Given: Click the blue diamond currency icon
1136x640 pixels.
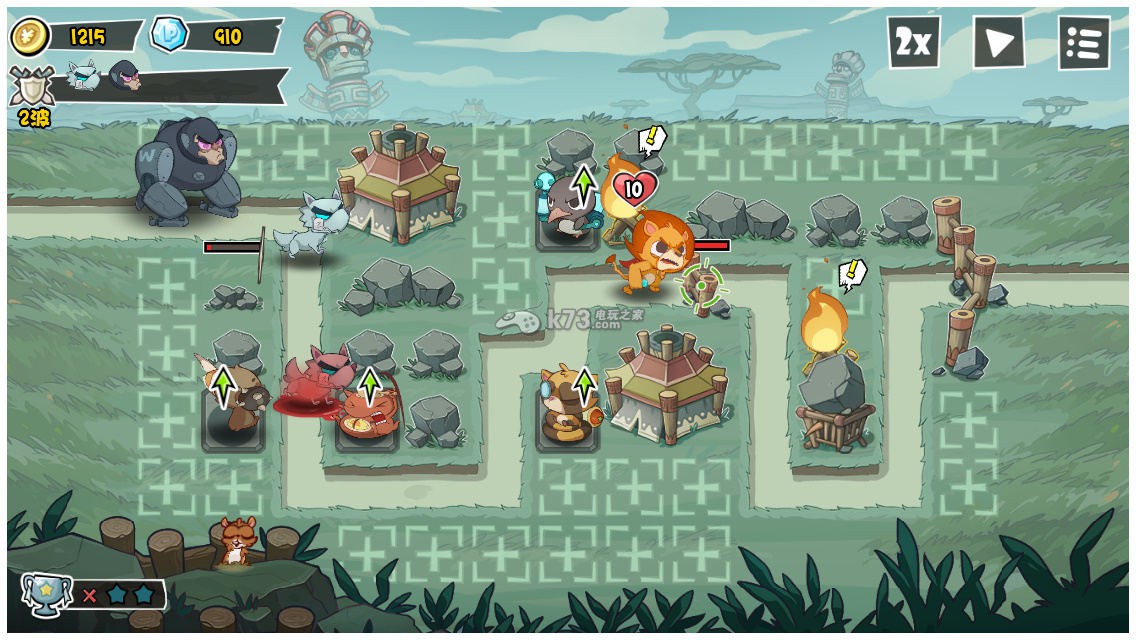Looking at the screenshot, I should pyautogui.click(x=168, y=35).
